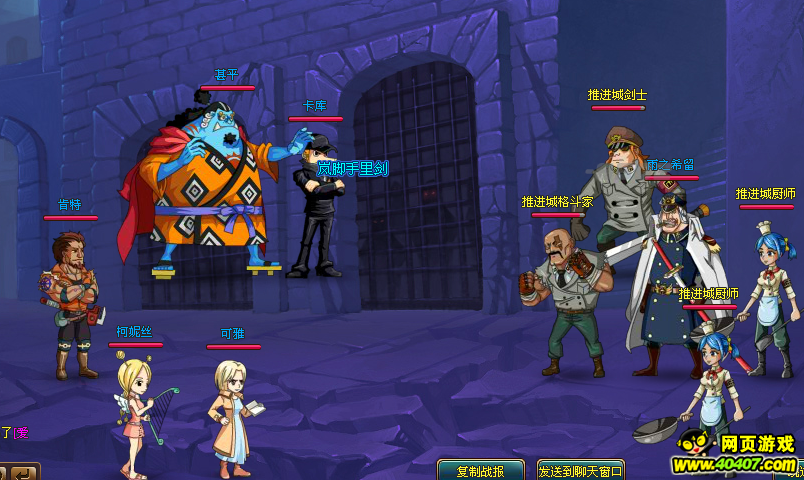Image resolution: width=804 pixels, height=480 pixels.
Task: Click the chat enter-arrow button
Action: coord(24,472)
